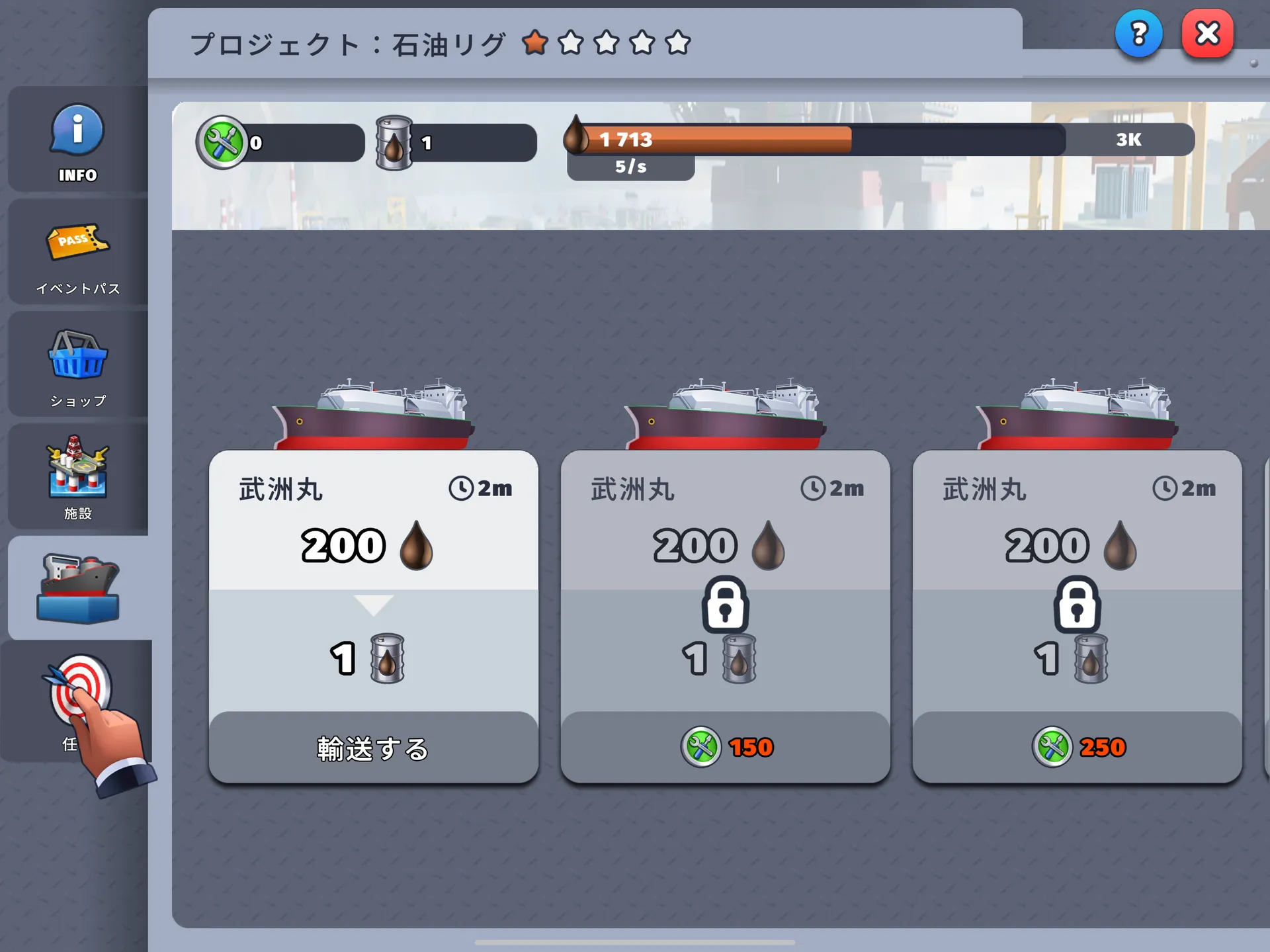Viewport: 1270px width, 952px height.
Task: Tap the 輸送する transport button
Action: pyautogui.click(x=373, y=748)
